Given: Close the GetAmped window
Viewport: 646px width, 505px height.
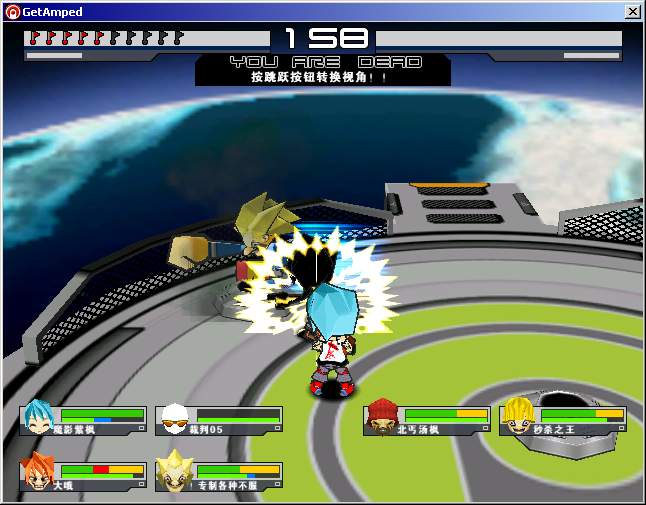Looking at the screenshot, I should tap(632, 11).
